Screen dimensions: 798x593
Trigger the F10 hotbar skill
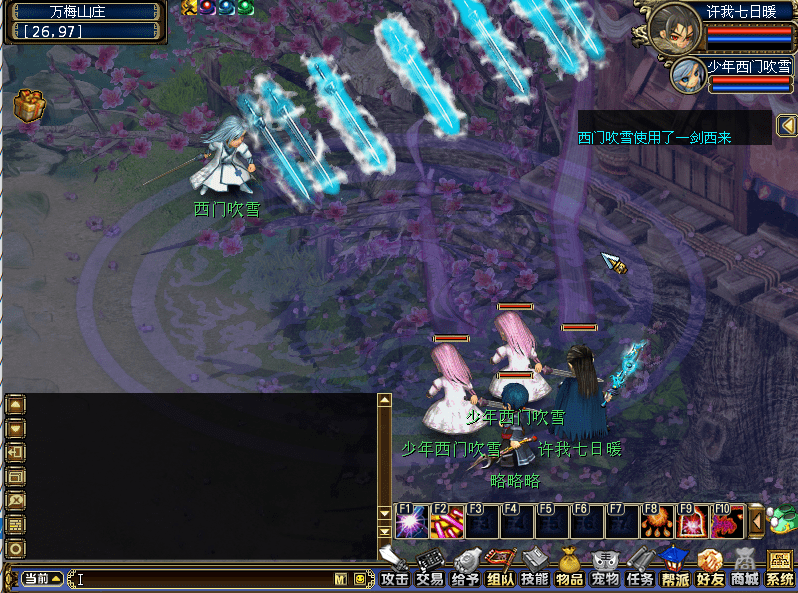(727, 522)
